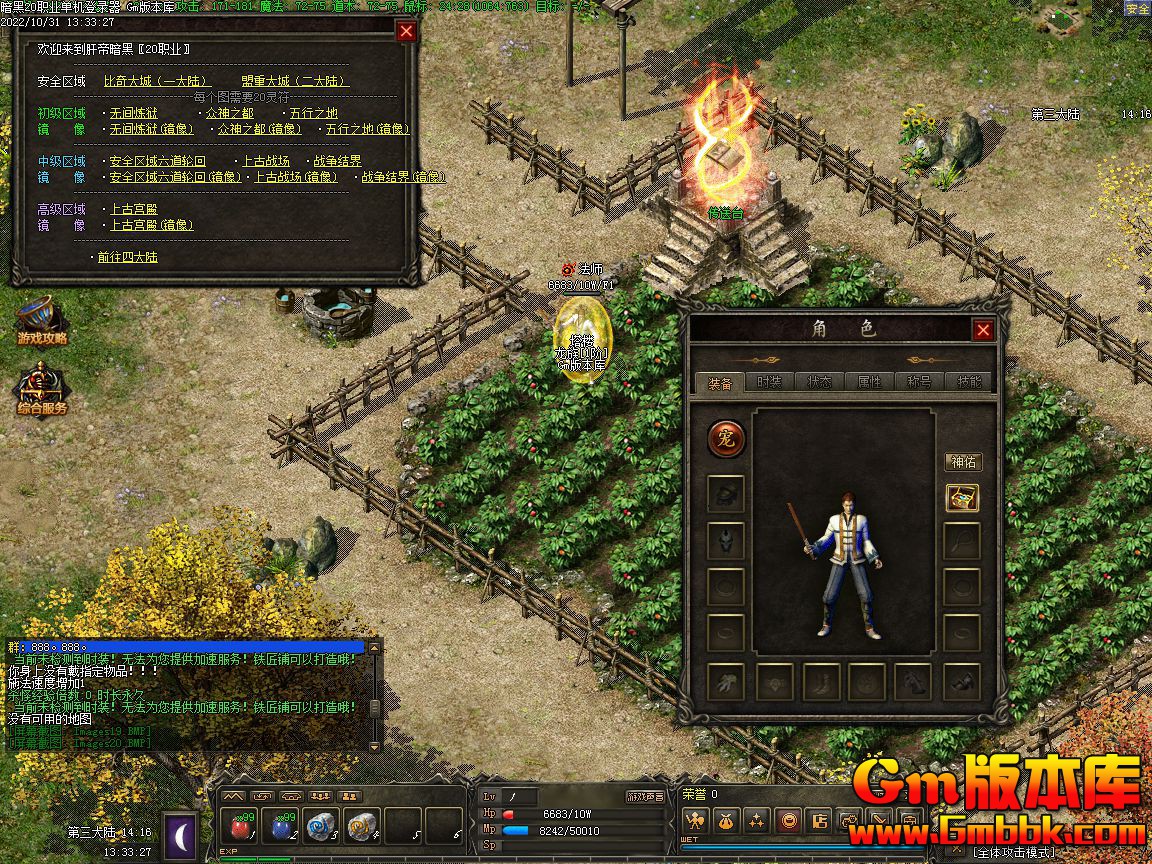Click the treasure chest icon under 神佑
The width and height of the screenshot is (1152, 864).
(962, 497)
